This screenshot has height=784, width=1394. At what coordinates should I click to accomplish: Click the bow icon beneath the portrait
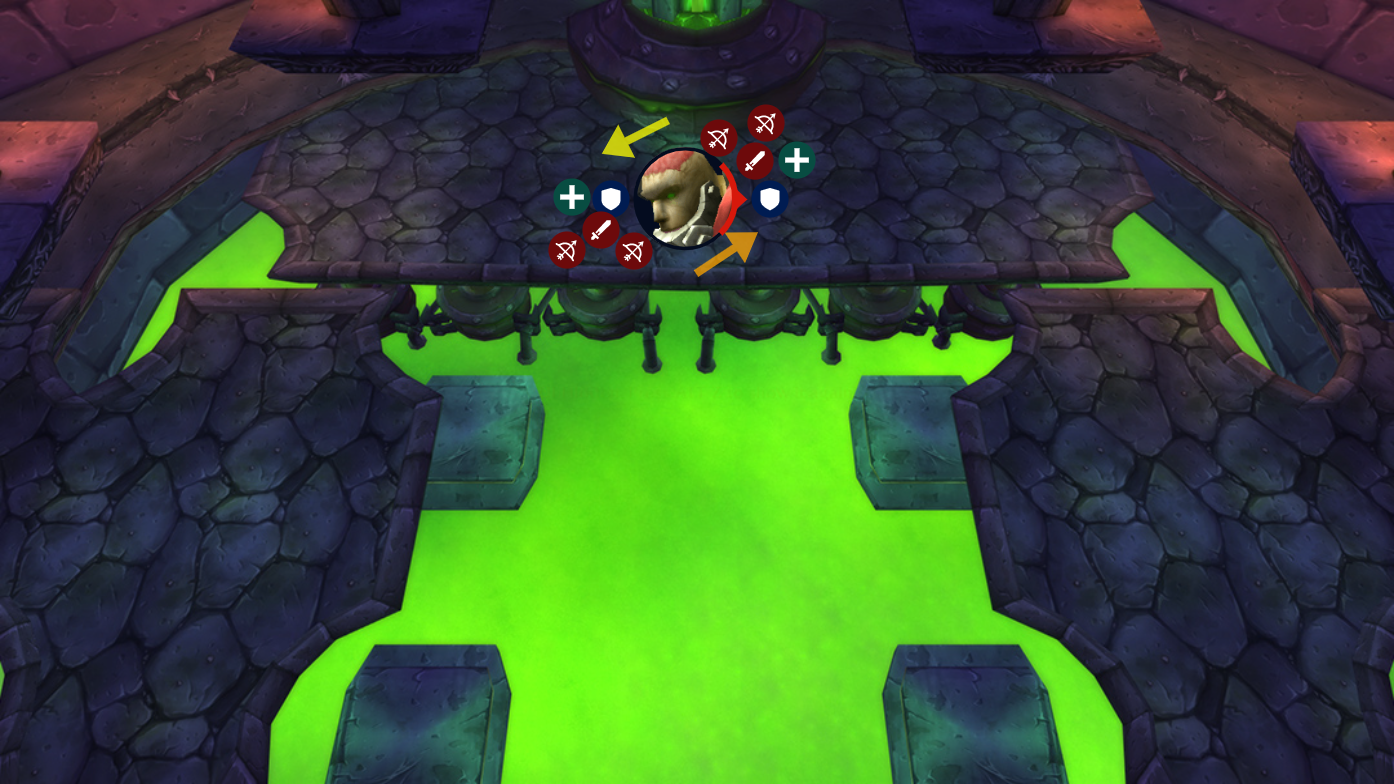pyautogui.click(x=632, y=251)
